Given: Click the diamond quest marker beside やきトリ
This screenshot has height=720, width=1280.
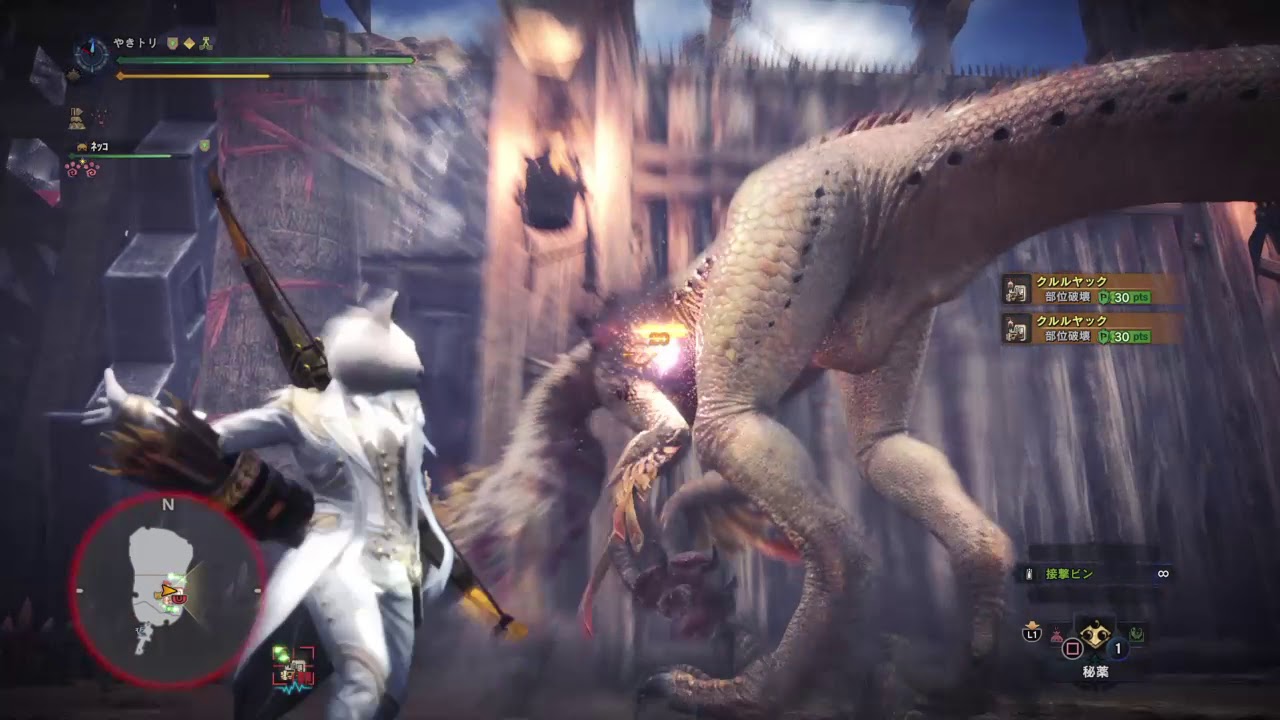Looking at the screenshot, I should (x=189, y=43).
